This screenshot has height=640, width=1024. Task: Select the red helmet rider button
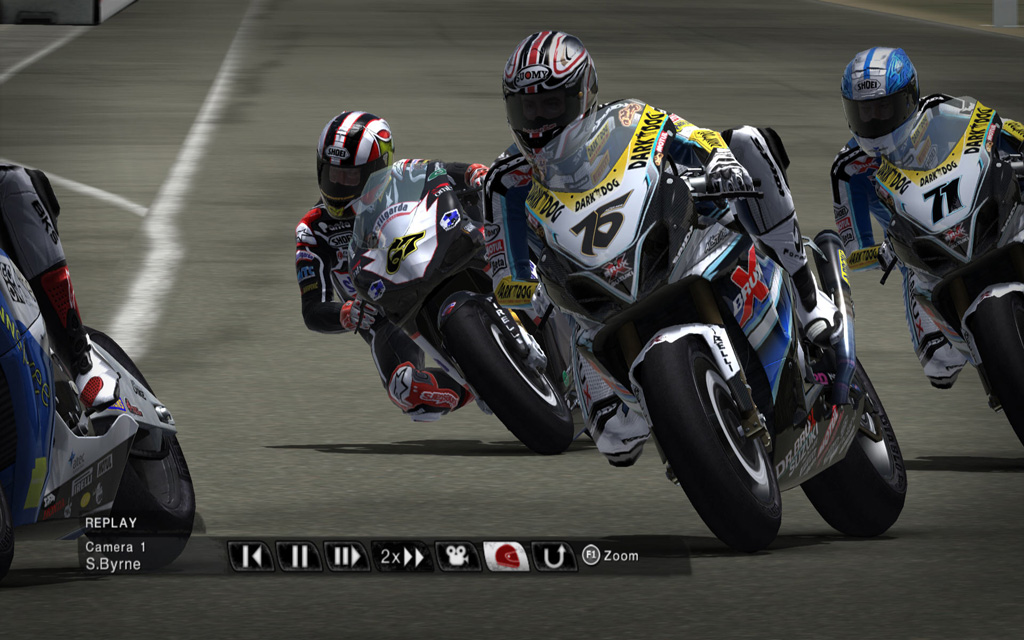pyautogui.click(x=506, y=556)
